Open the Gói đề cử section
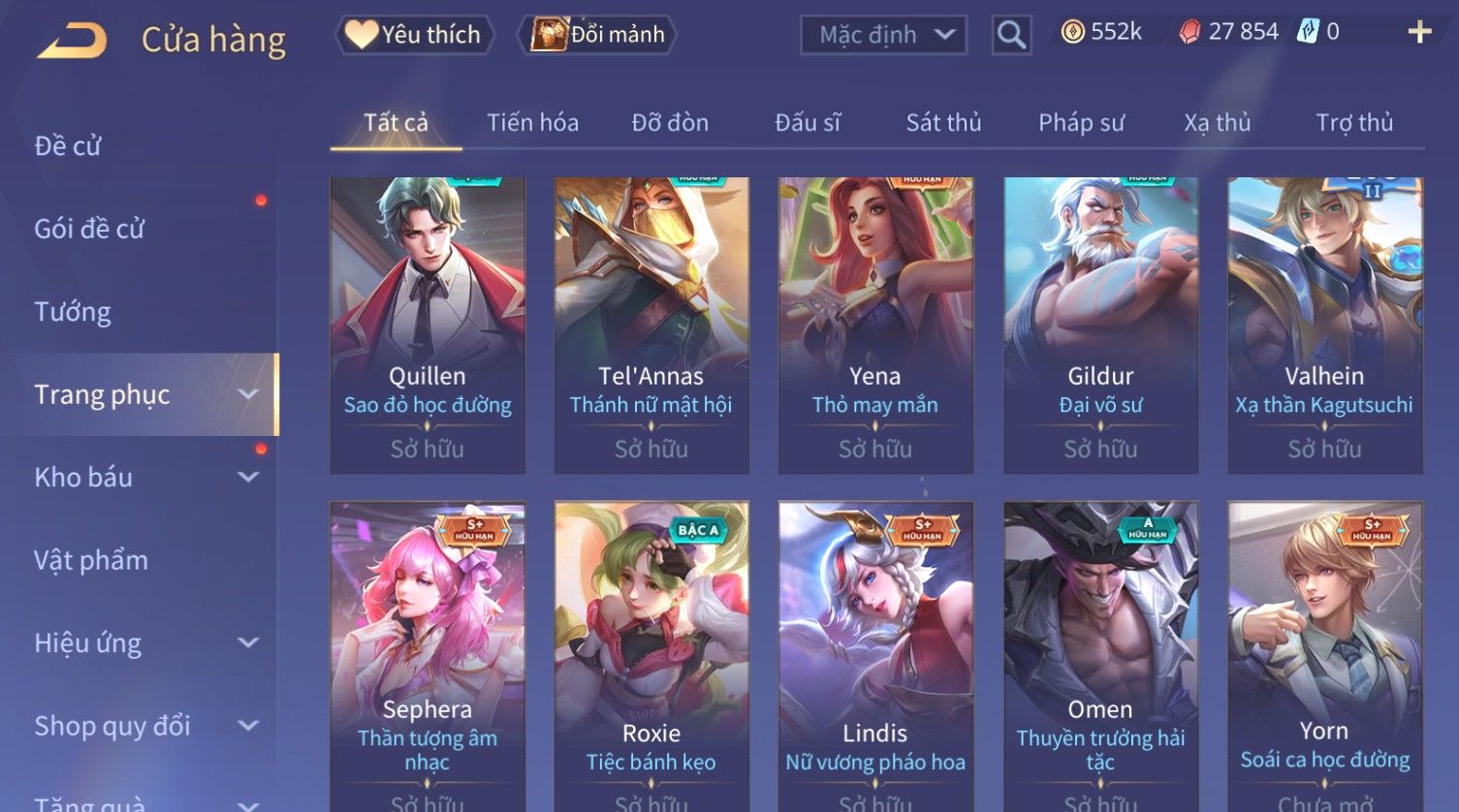 [x=89, y=229]
